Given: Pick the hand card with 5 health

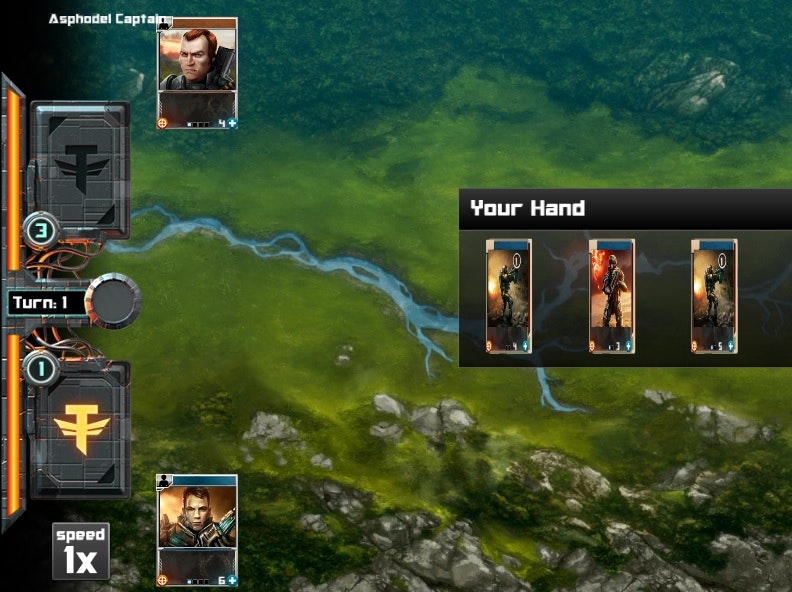Looking at the screenshot, I should (714, 296).
